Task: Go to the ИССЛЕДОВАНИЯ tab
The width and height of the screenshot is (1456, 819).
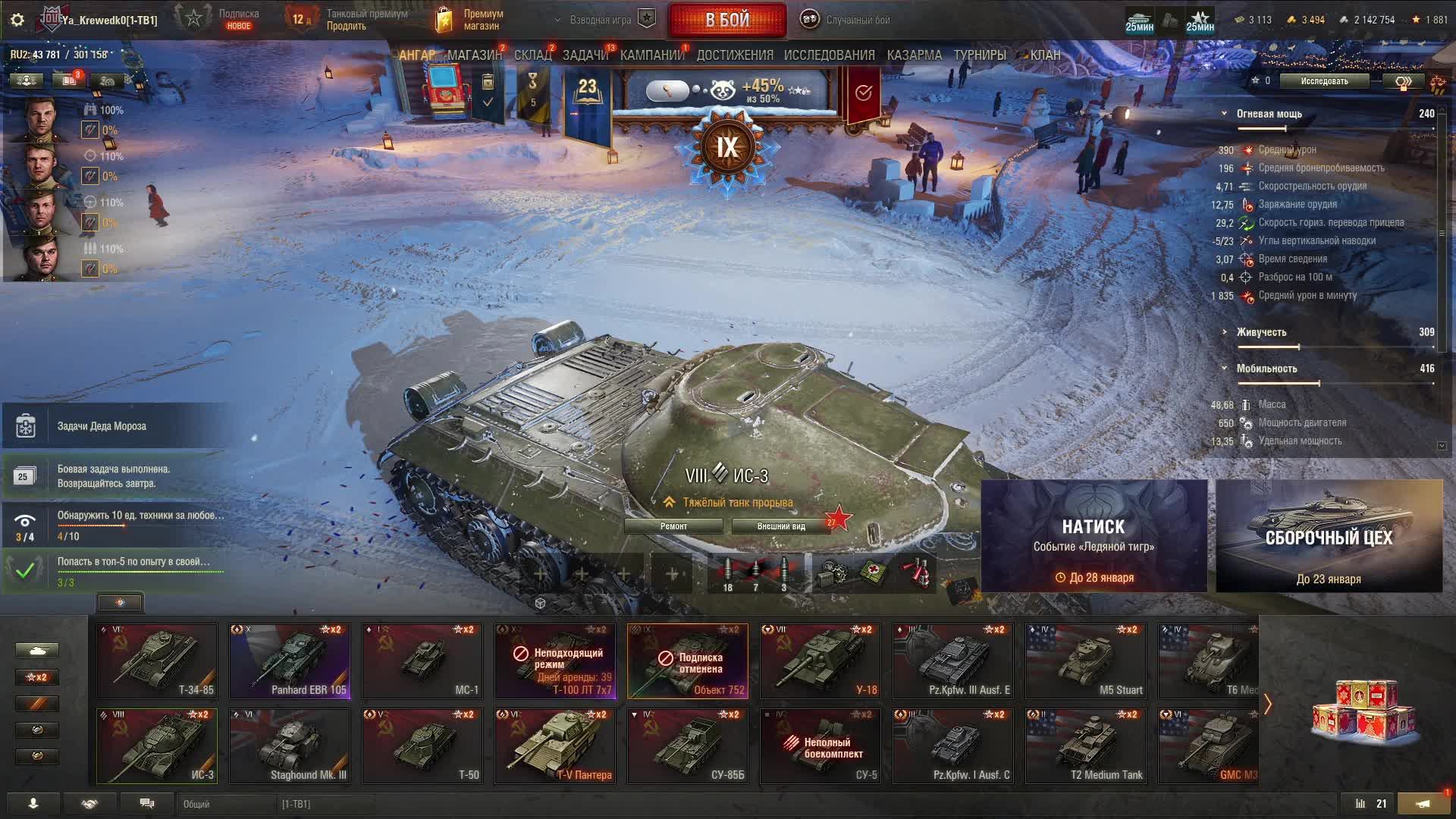Action: tap(829, 55)
